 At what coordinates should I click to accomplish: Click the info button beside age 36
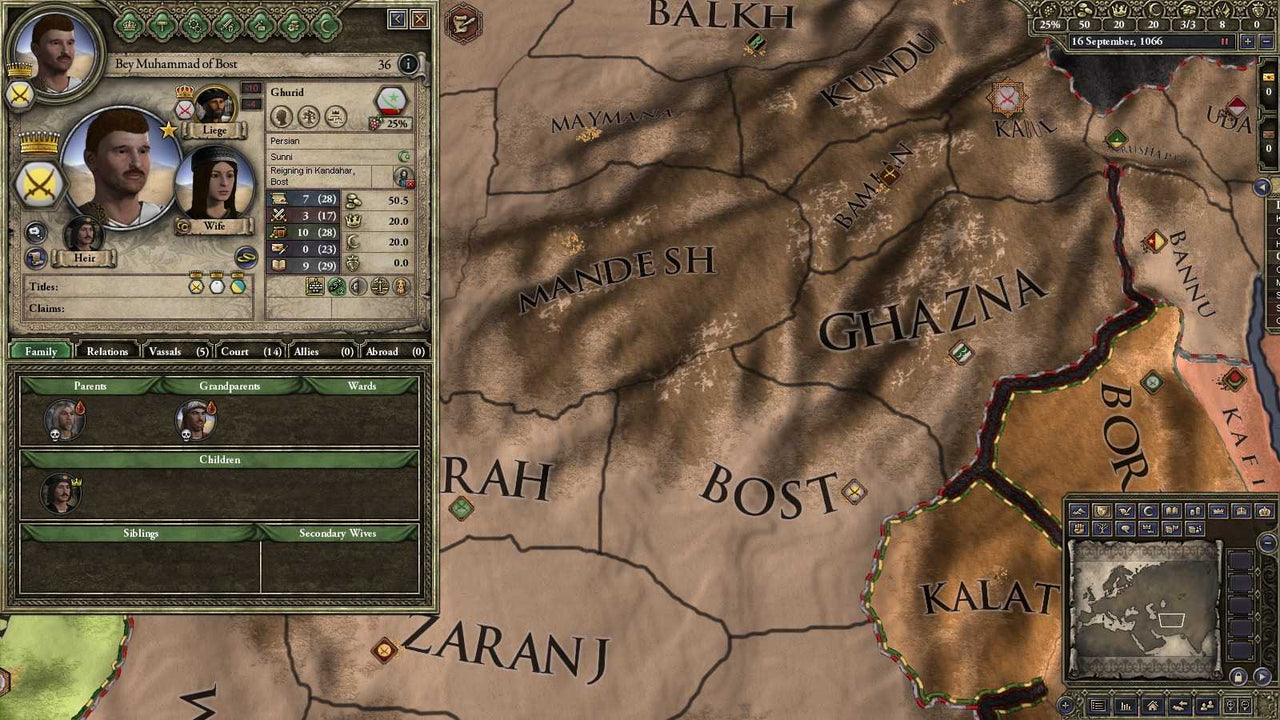(x=409, y=64)
